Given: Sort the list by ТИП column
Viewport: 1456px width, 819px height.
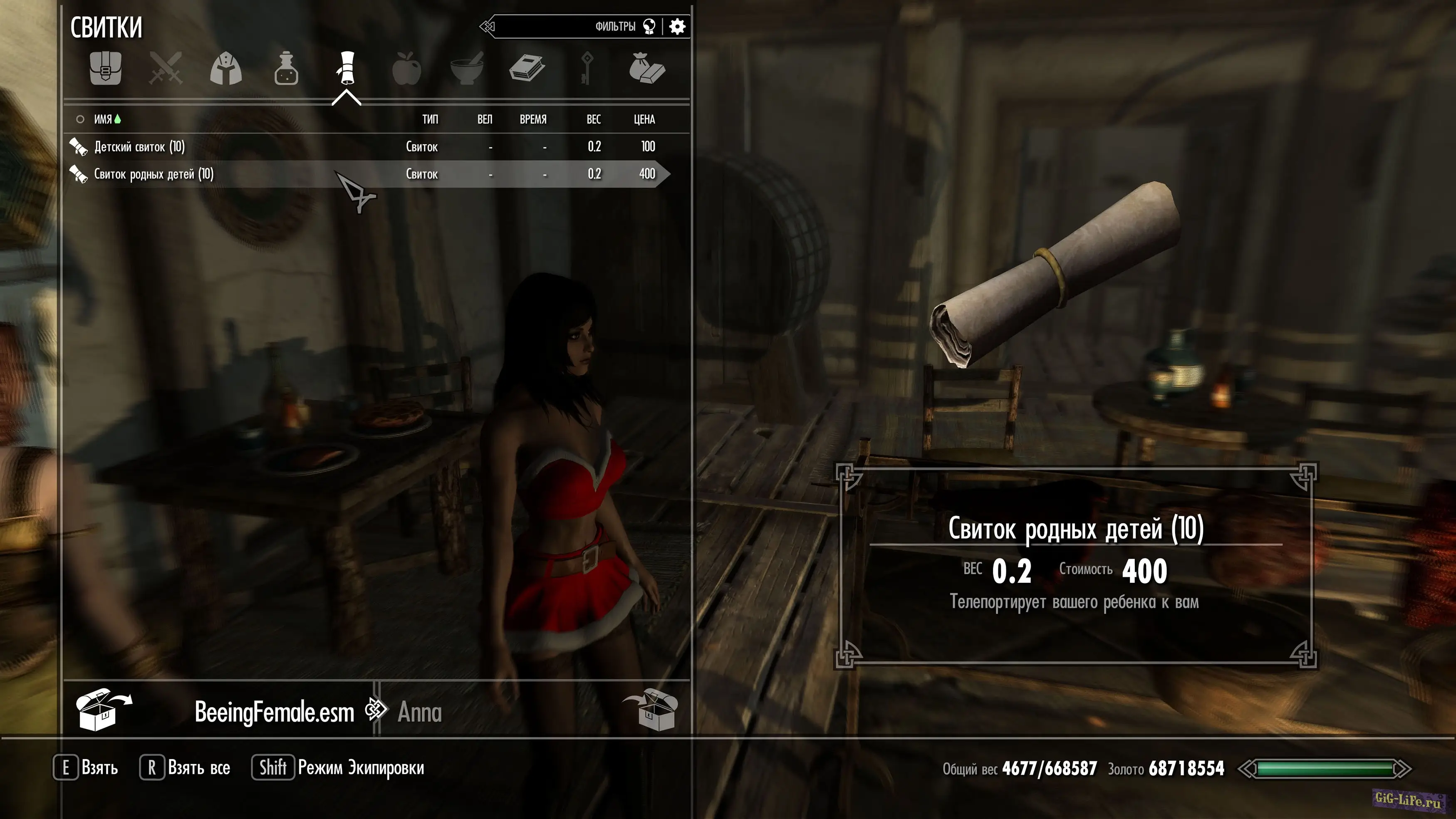Looking at the screenshot, I should point(430,119).
